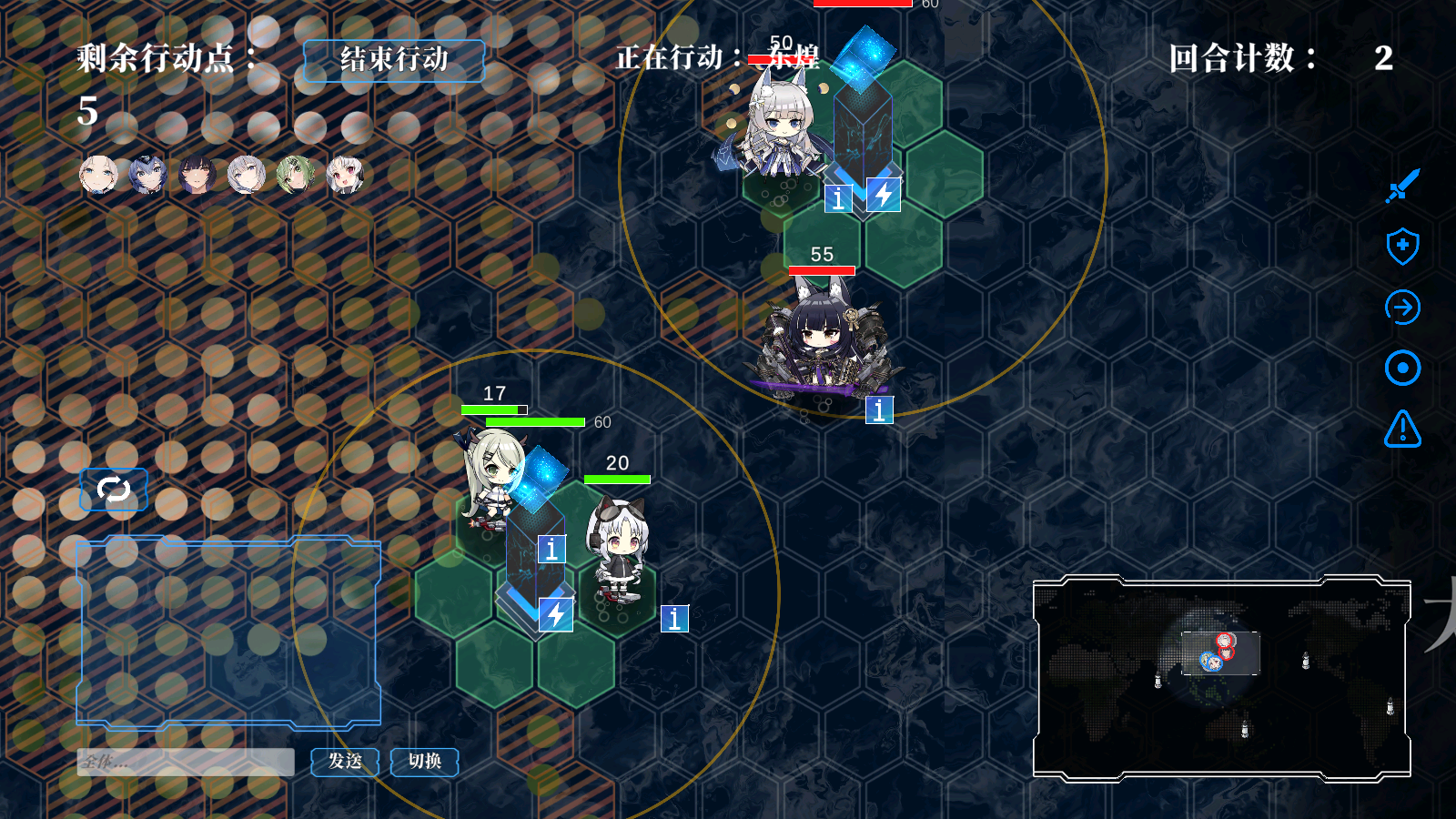Screen dimensions: 1456x819
Task: Open the world minimap panel
Action: [1221, 679]
